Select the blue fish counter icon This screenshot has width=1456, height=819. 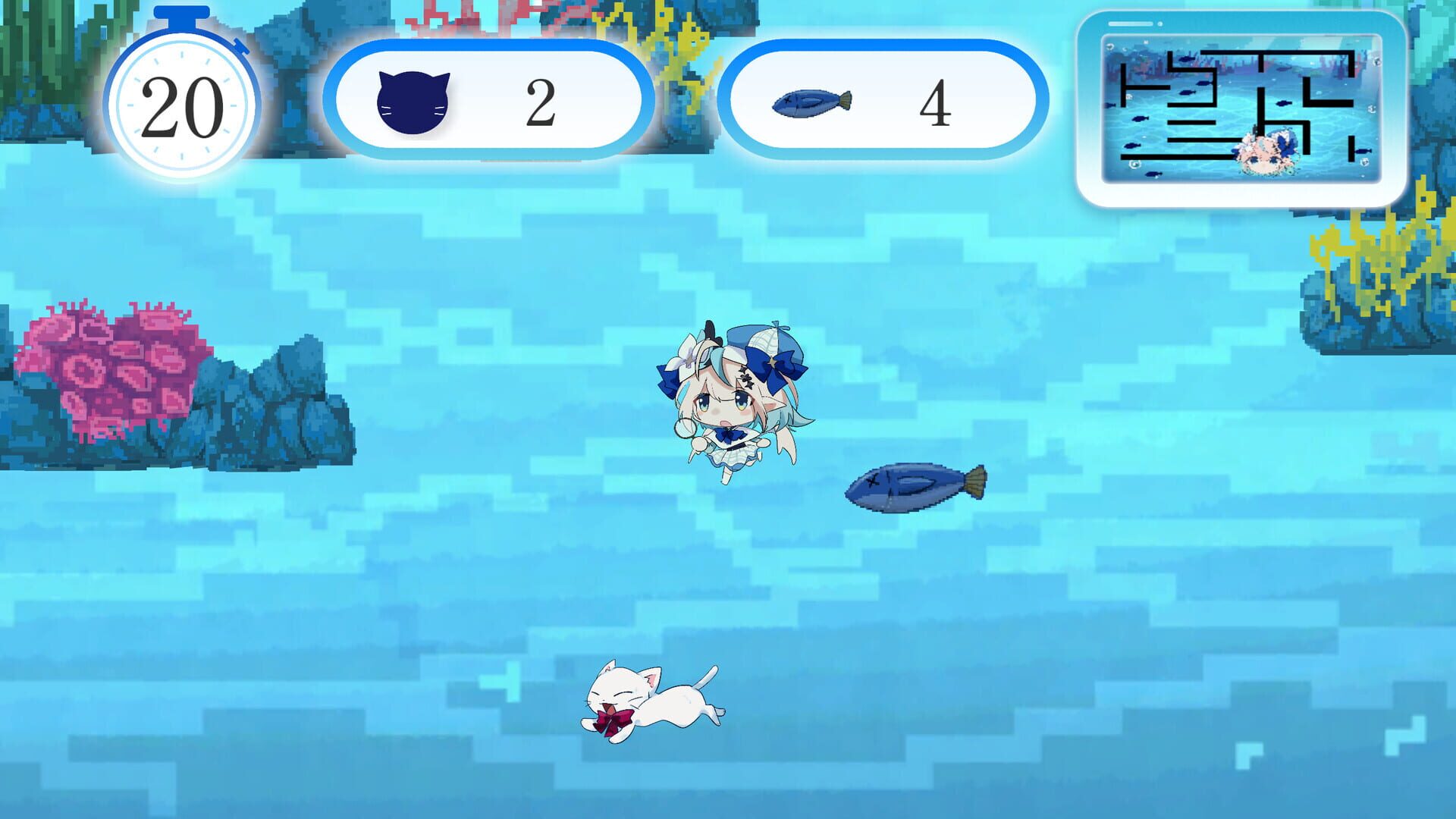tap(811, 99)
